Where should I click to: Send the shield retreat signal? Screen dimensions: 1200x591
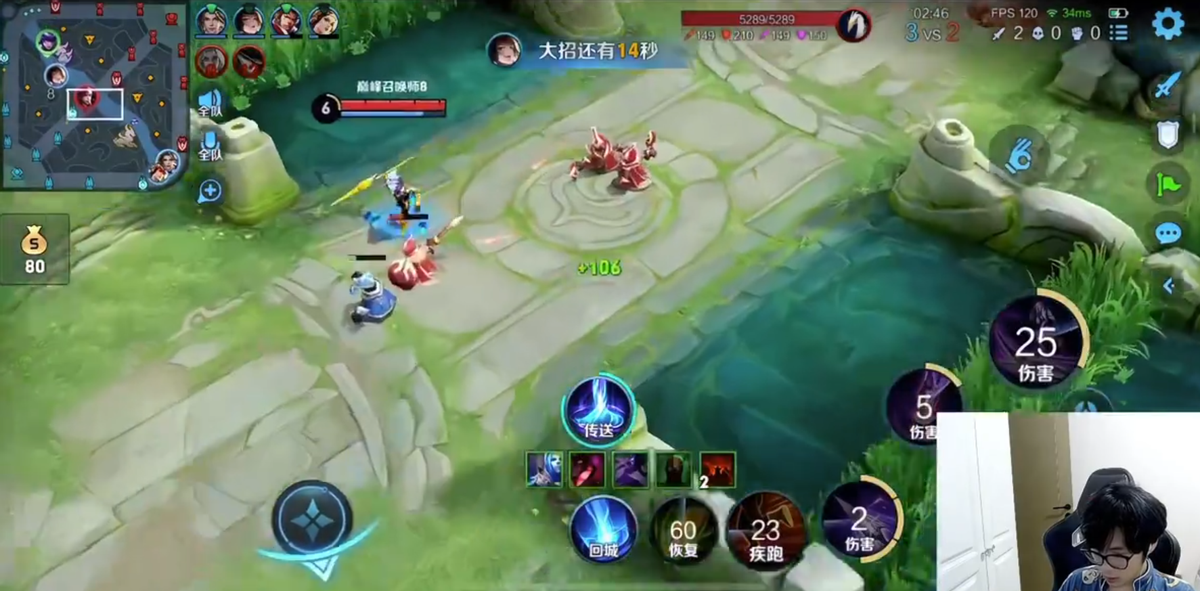pos(1168,135)
